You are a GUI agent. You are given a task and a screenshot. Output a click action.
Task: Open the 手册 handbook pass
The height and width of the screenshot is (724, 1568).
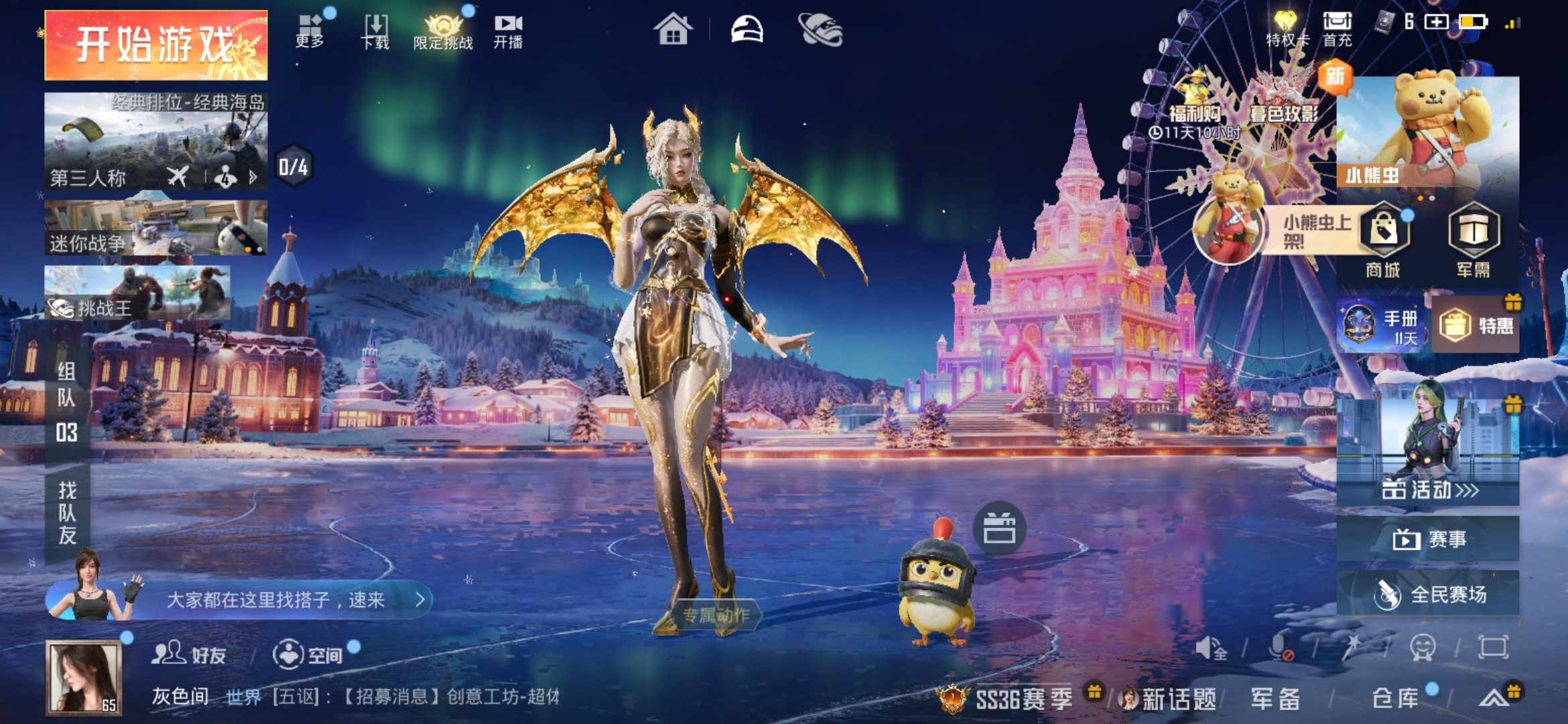(x=1382, y=325)
